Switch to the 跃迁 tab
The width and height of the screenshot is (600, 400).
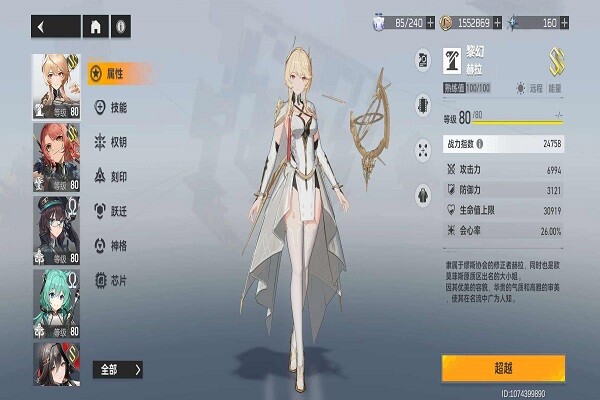point(118,211)
